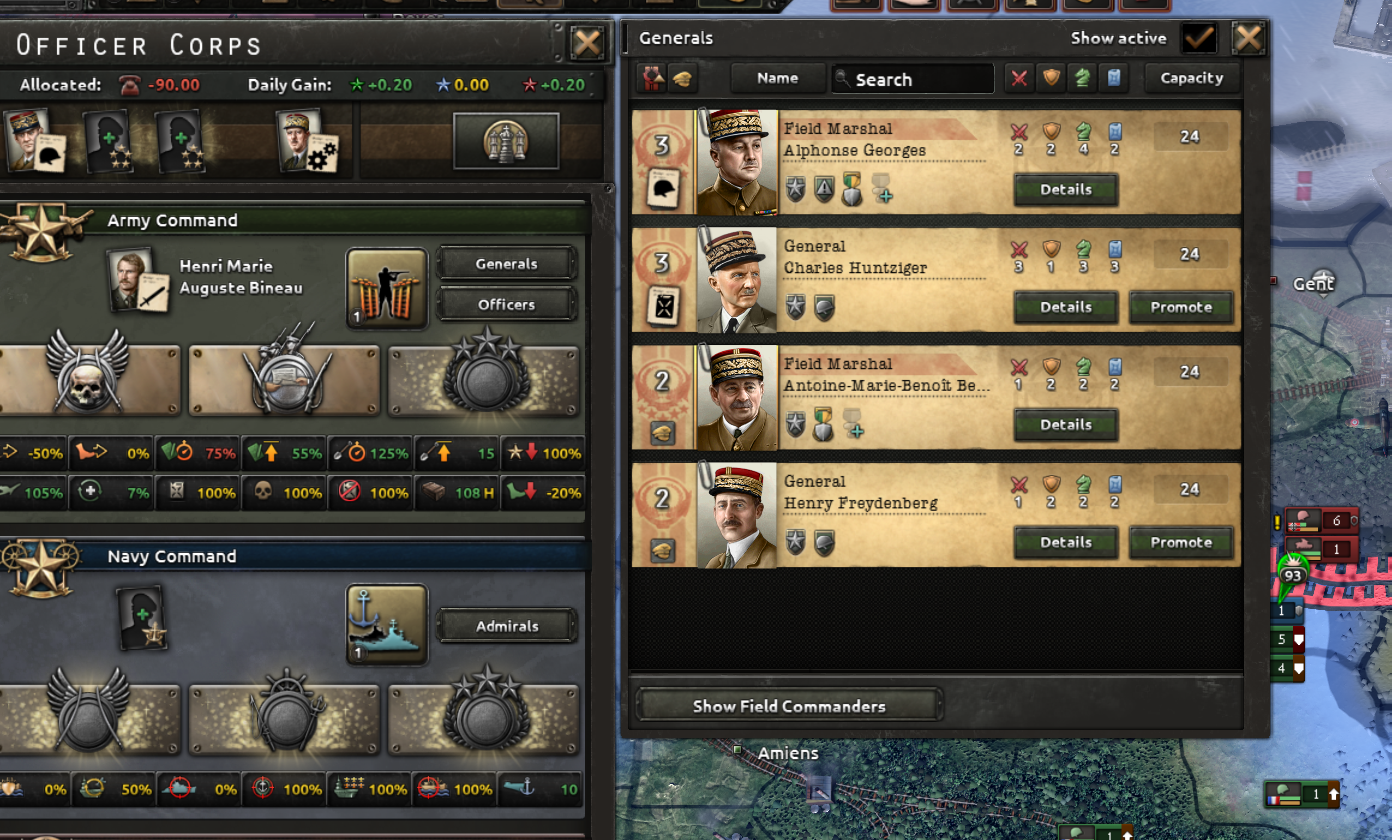This screenshot has height=840, width=1392.
Task: Click the Name sort header
Action: (778, 77)
